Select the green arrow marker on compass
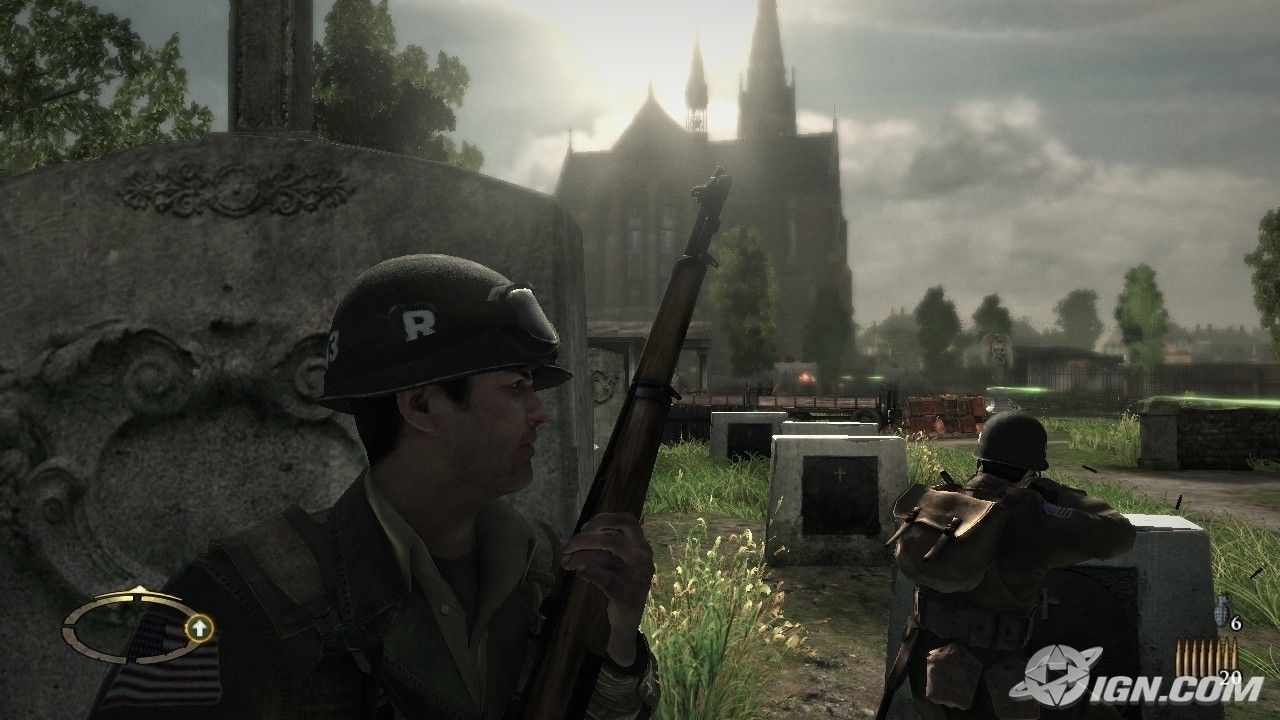This screenshot has height=720, width=1280. tap(199, 628)
